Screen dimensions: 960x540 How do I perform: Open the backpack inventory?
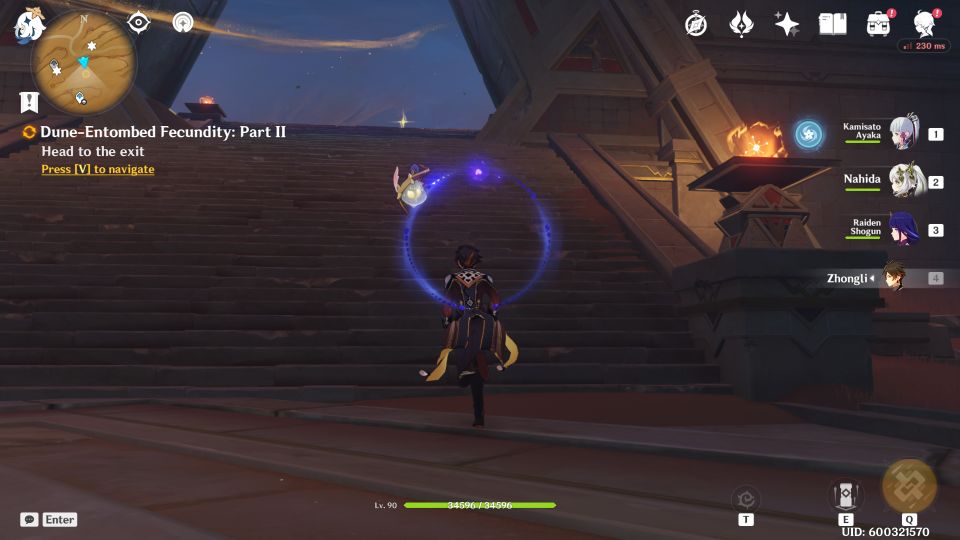[879, 24]
